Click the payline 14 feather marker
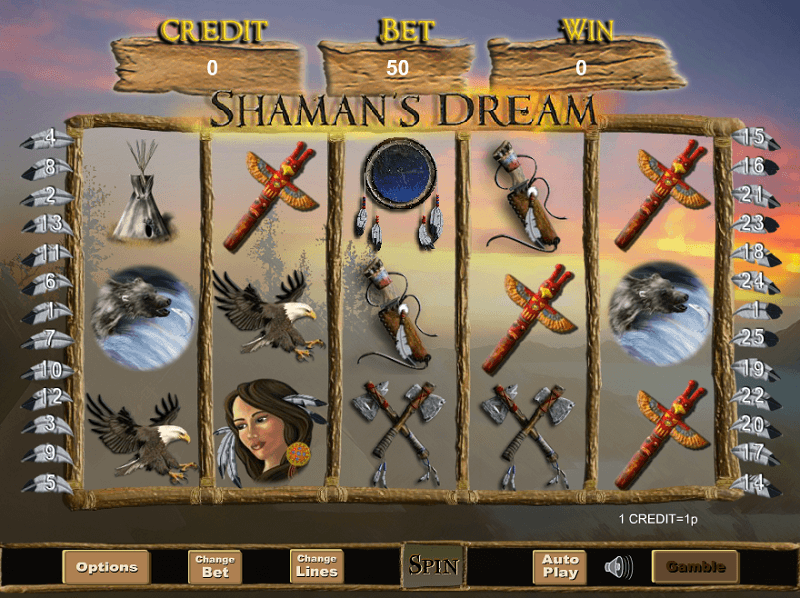Screen dimensions: 800x598 [x=752, y=484]
